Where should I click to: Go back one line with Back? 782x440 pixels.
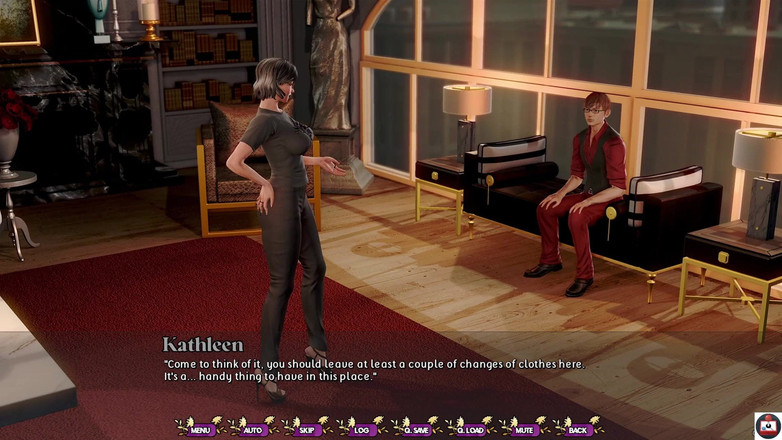pyautogui.click(x=579, y=429)
